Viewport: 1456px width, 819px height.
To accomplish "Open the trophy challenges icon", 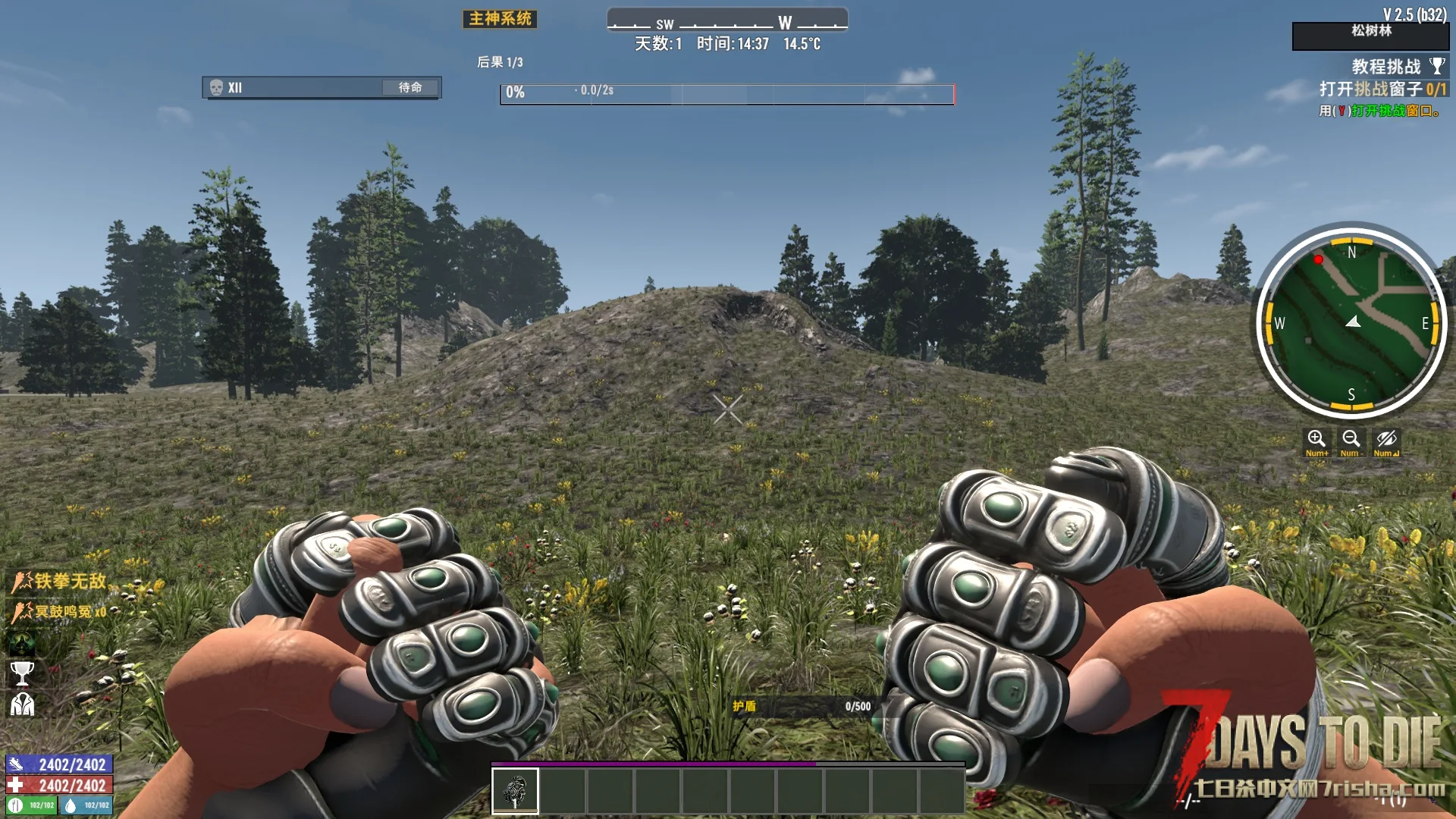I will click(22, 673).
